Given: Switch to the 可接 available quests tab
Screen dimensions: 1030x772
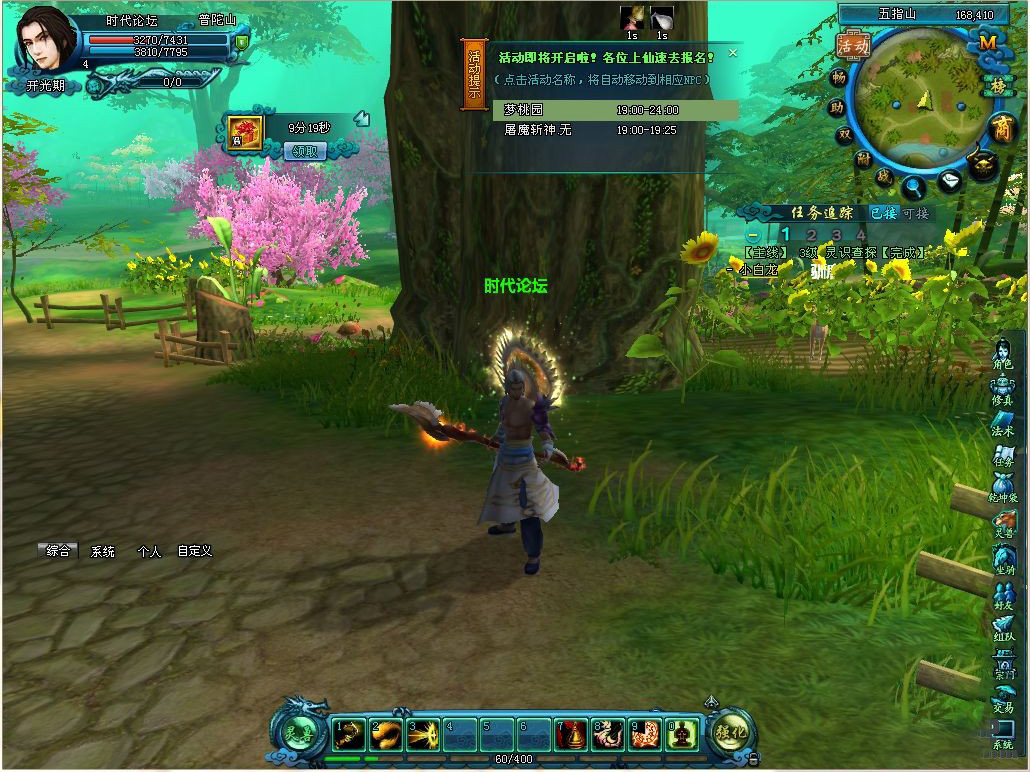Looking at the screenshot, I should coord(915,213).
